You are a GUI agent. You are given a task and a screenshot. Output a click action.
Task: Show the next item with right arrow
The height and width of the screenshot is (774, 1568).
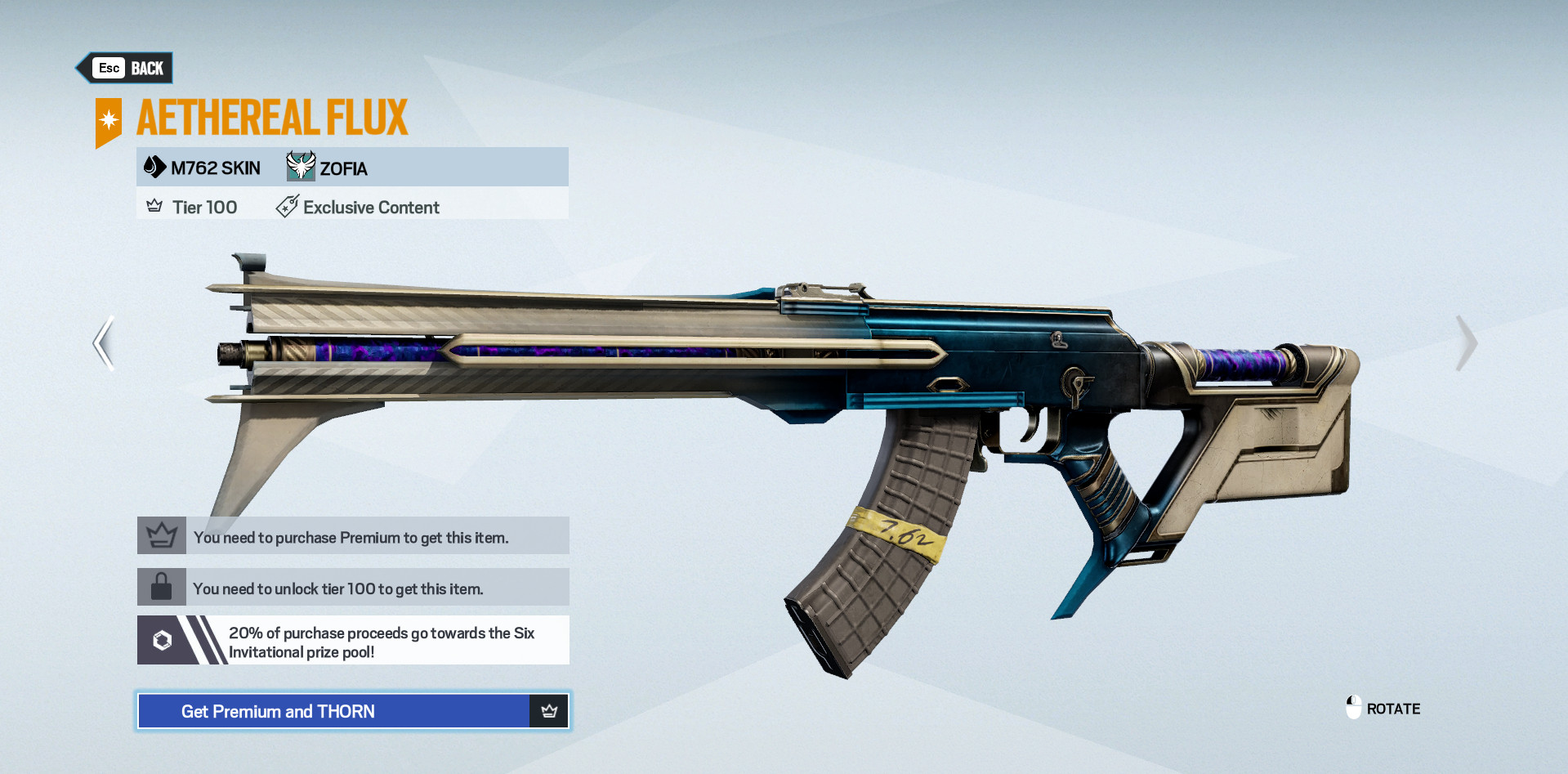coord(1466,343)
